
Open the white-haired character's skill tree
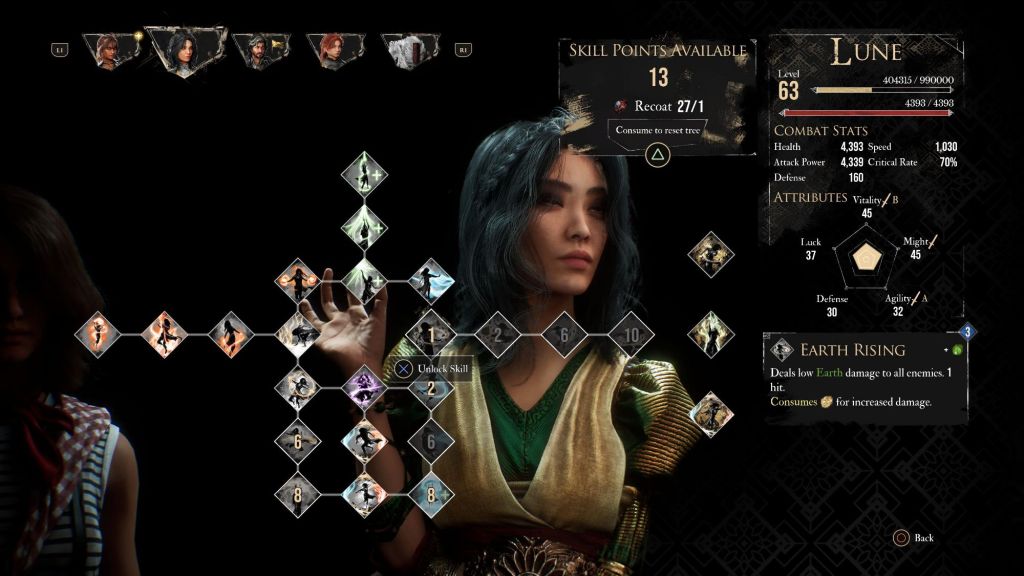coord(411,49)
